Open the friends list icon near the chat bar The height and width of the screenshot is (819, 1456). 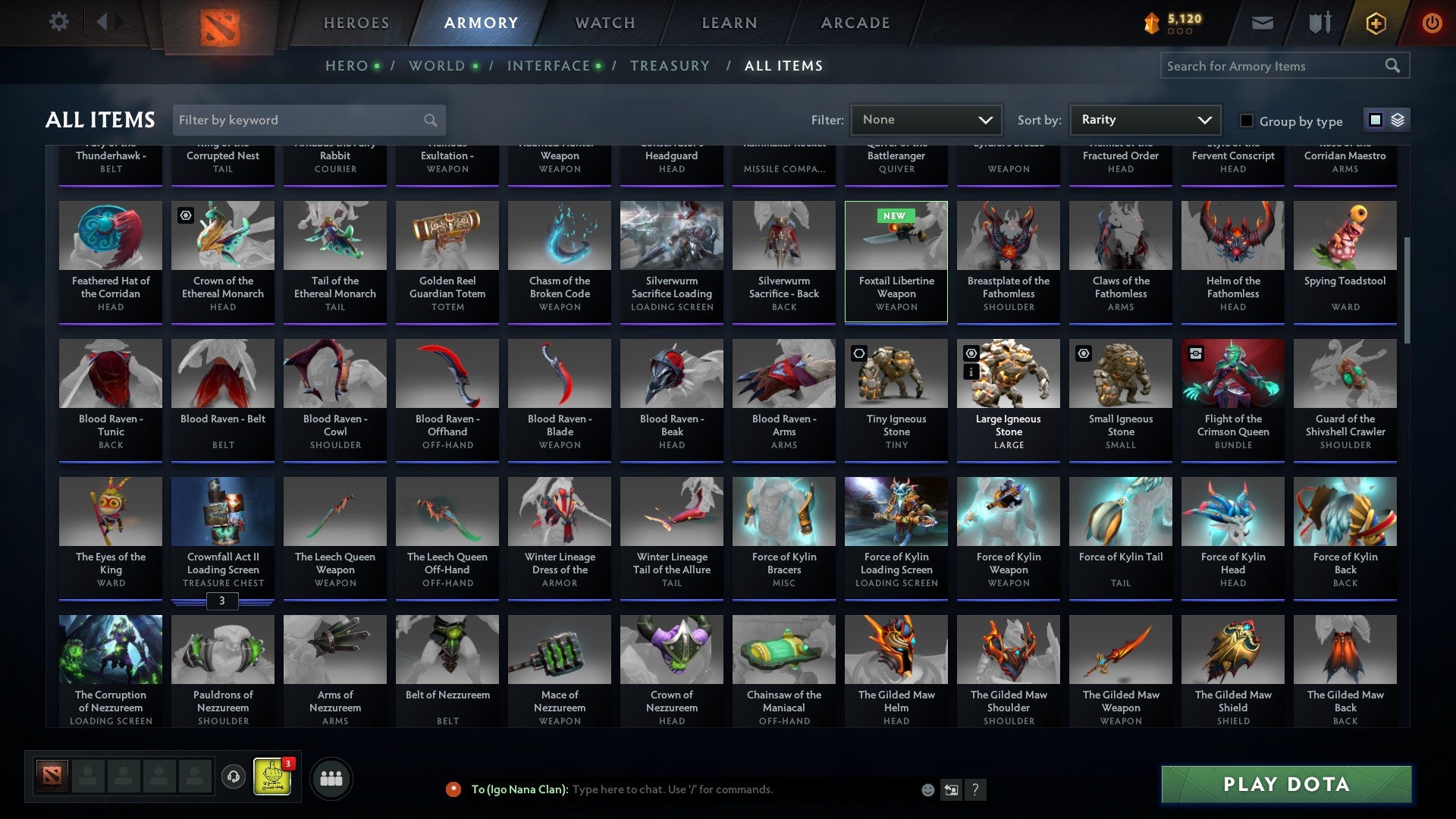[331, 777]
